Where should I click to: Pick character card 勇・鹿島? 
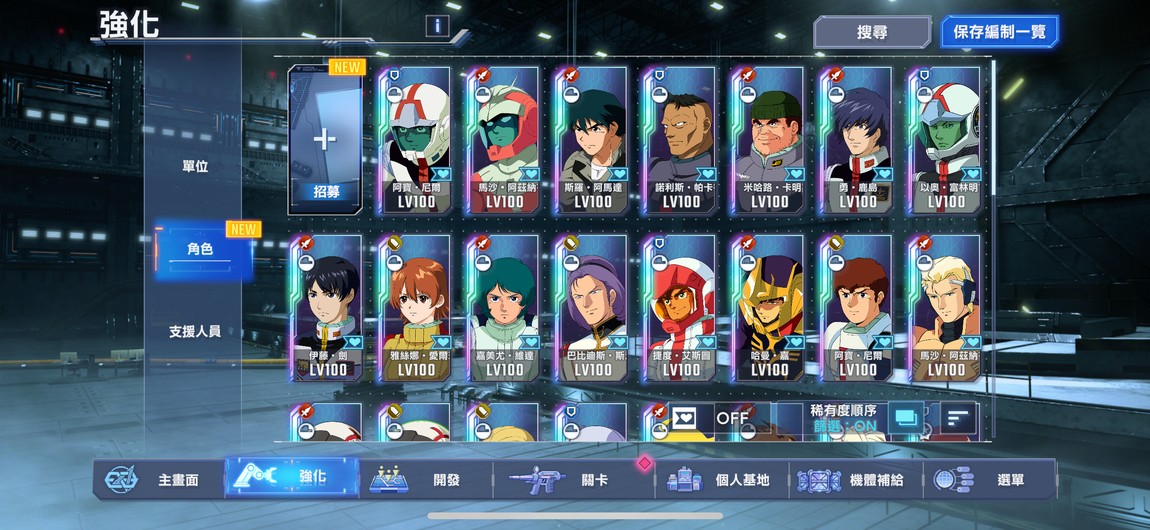pos(857,140)
